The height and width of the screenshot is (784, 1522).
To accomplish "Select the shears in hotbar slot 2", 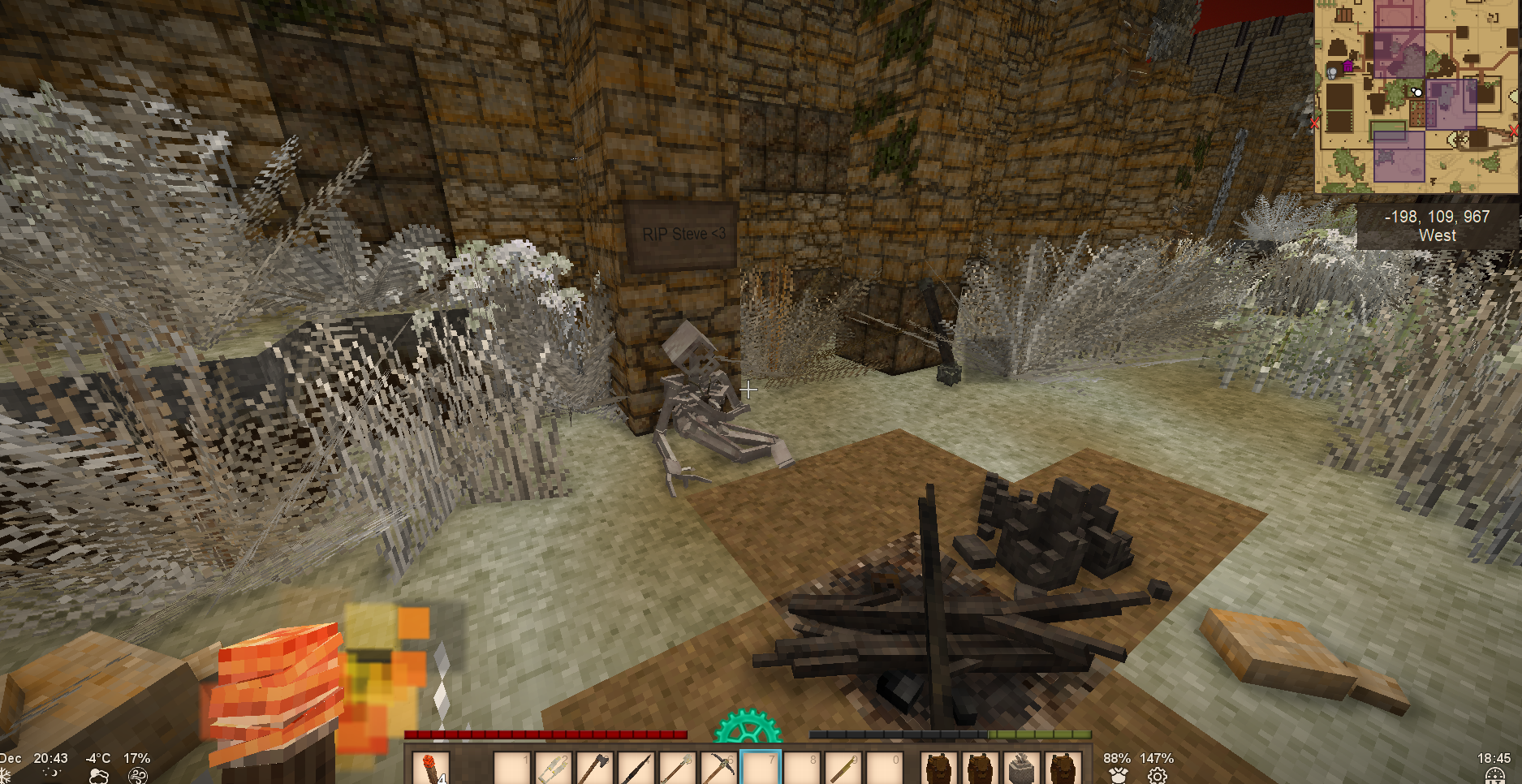I will point(552,768).
